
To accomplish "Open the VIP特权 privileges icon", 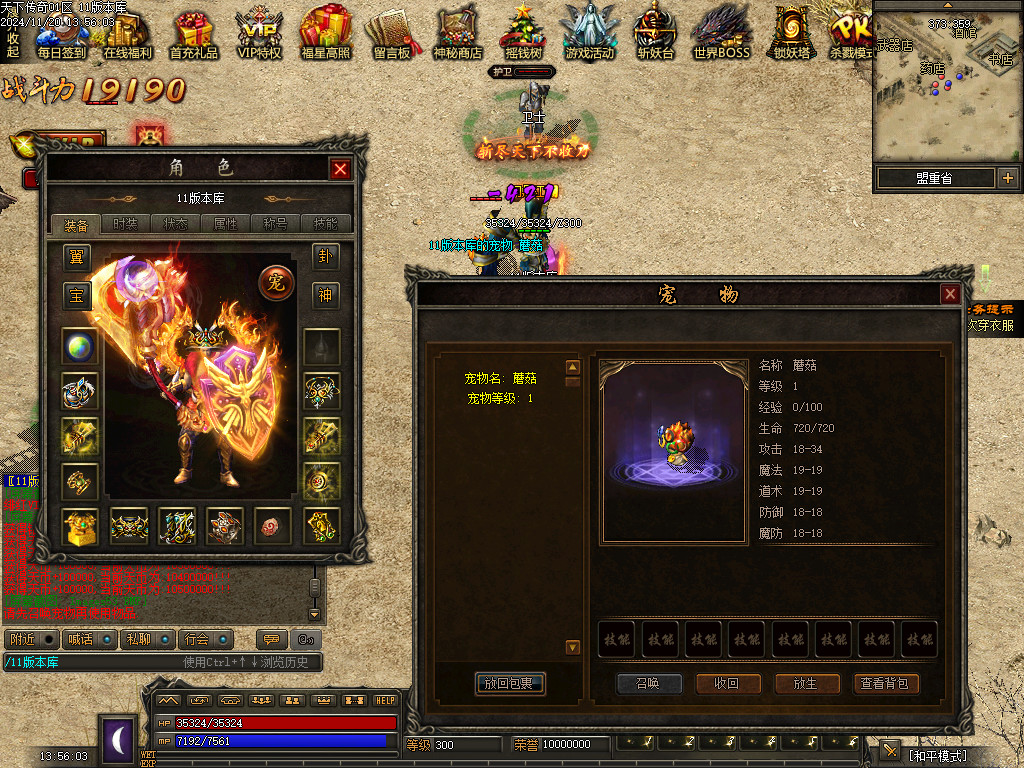I will 259,33.
